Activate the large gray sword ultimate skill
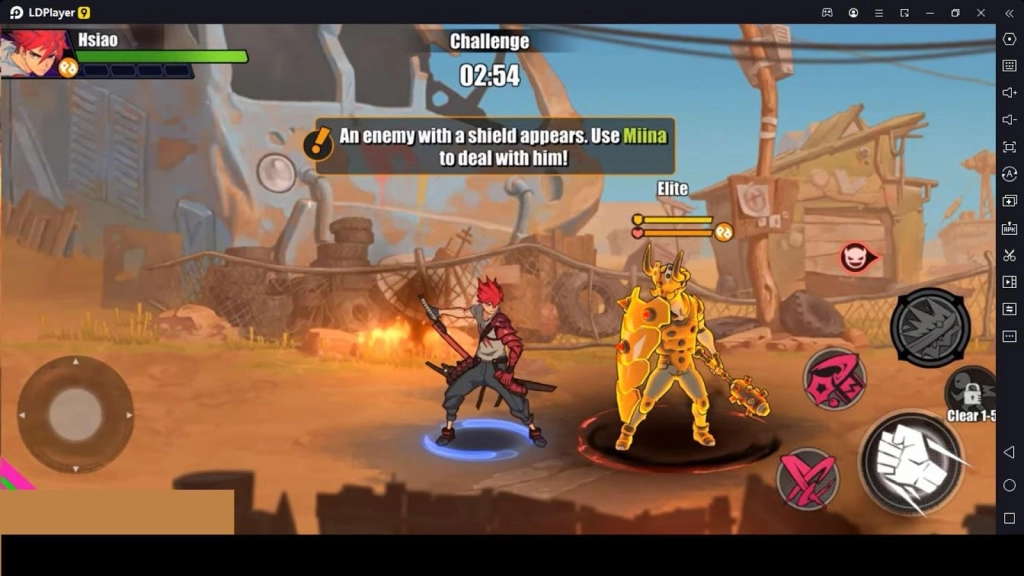This screenshot has width=1024, height=576. click(930, 328)
